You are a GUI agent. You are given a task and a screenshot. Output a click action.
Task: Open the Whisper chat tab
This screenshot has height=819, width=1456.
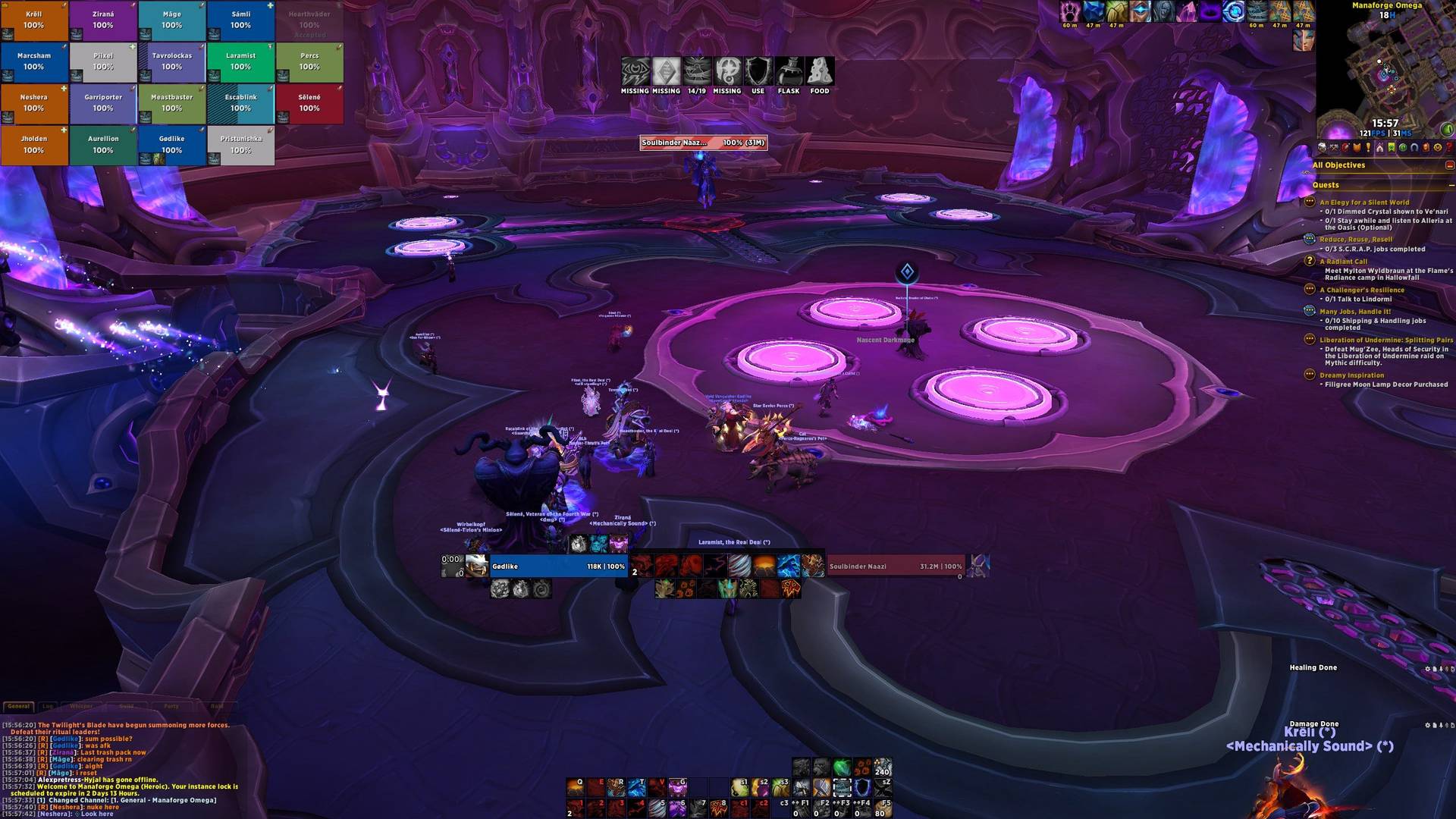pyautogui.click(x=81, y=706)
